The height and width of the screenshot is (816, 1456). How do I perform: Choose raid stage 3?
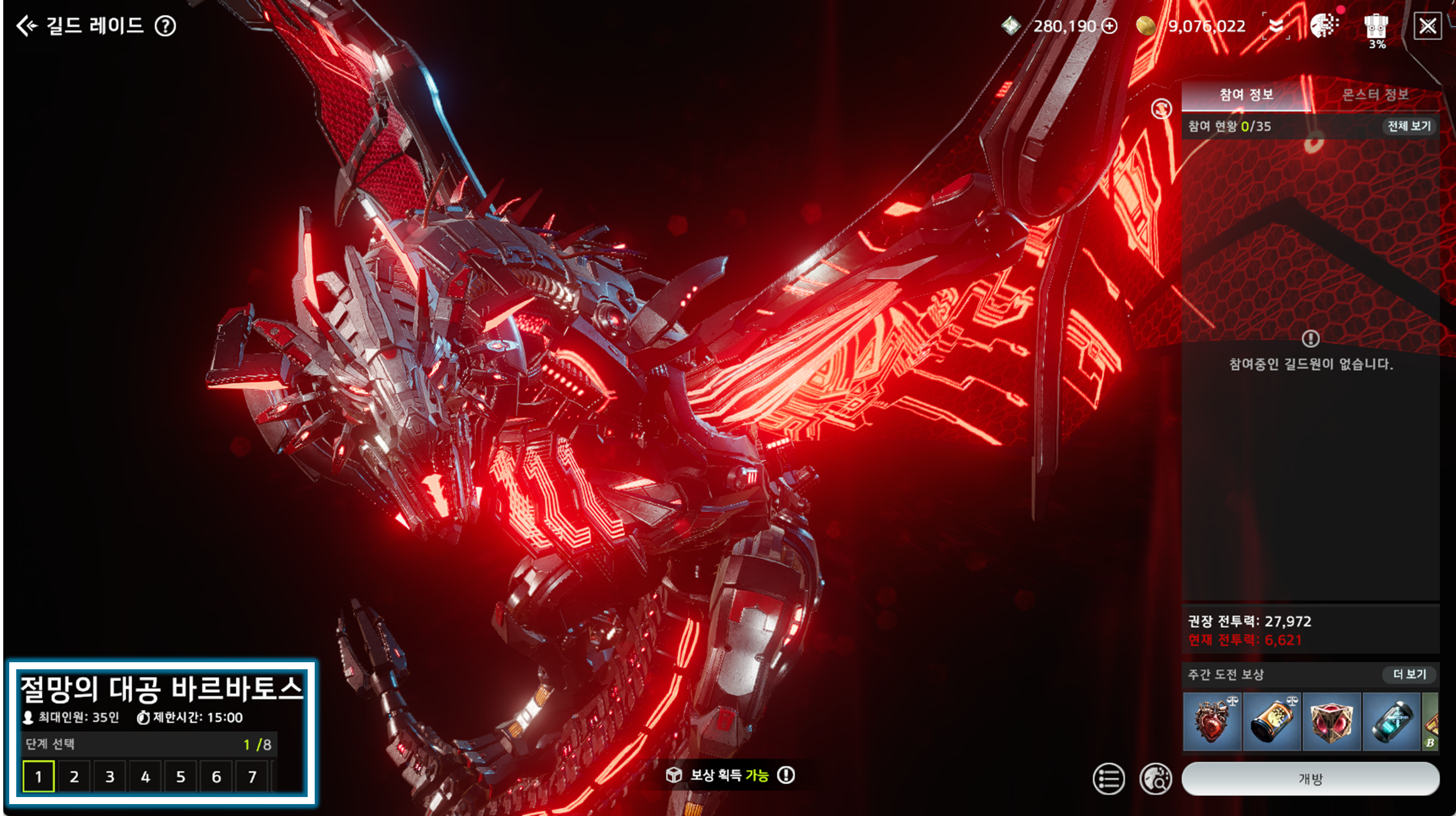click(x=109, y=776)
